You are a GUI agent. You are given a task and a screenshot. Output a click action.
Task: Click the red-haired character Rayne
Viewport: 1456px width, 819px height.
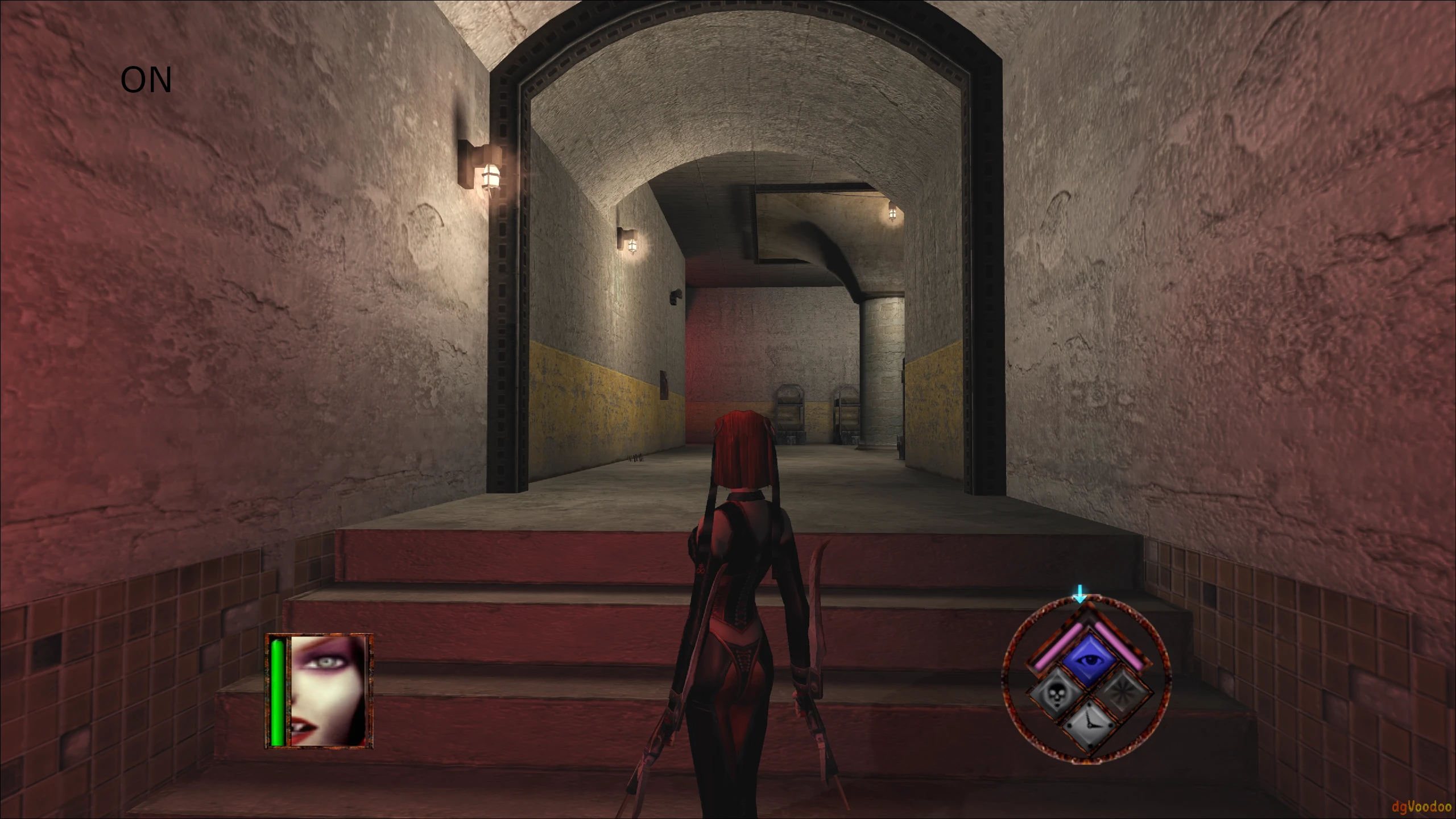tap(739, 597)
